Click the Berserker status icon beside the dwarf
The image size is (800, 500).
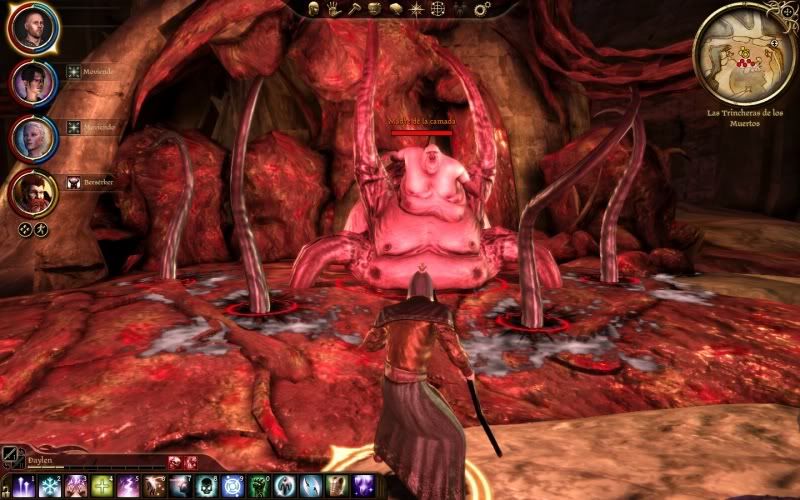73,183
